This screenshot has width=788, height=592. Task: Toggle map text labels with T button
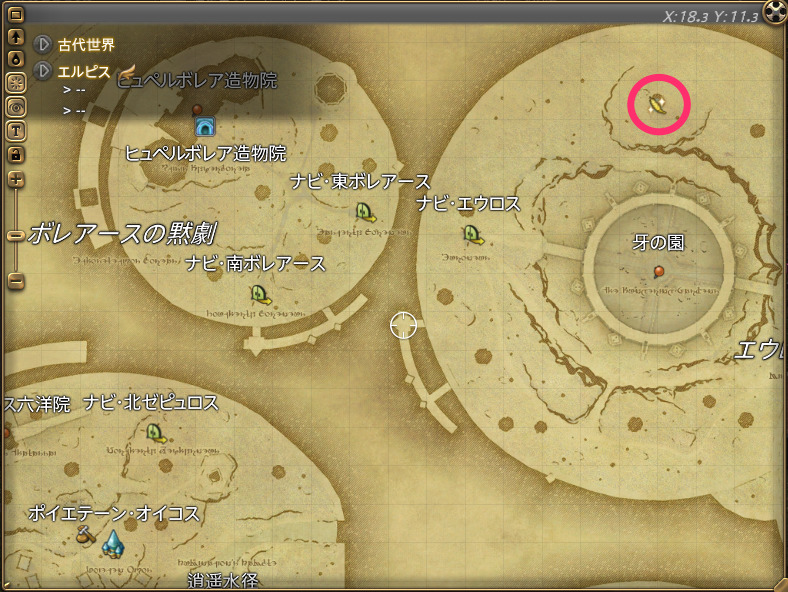click(x=16, y=130)
